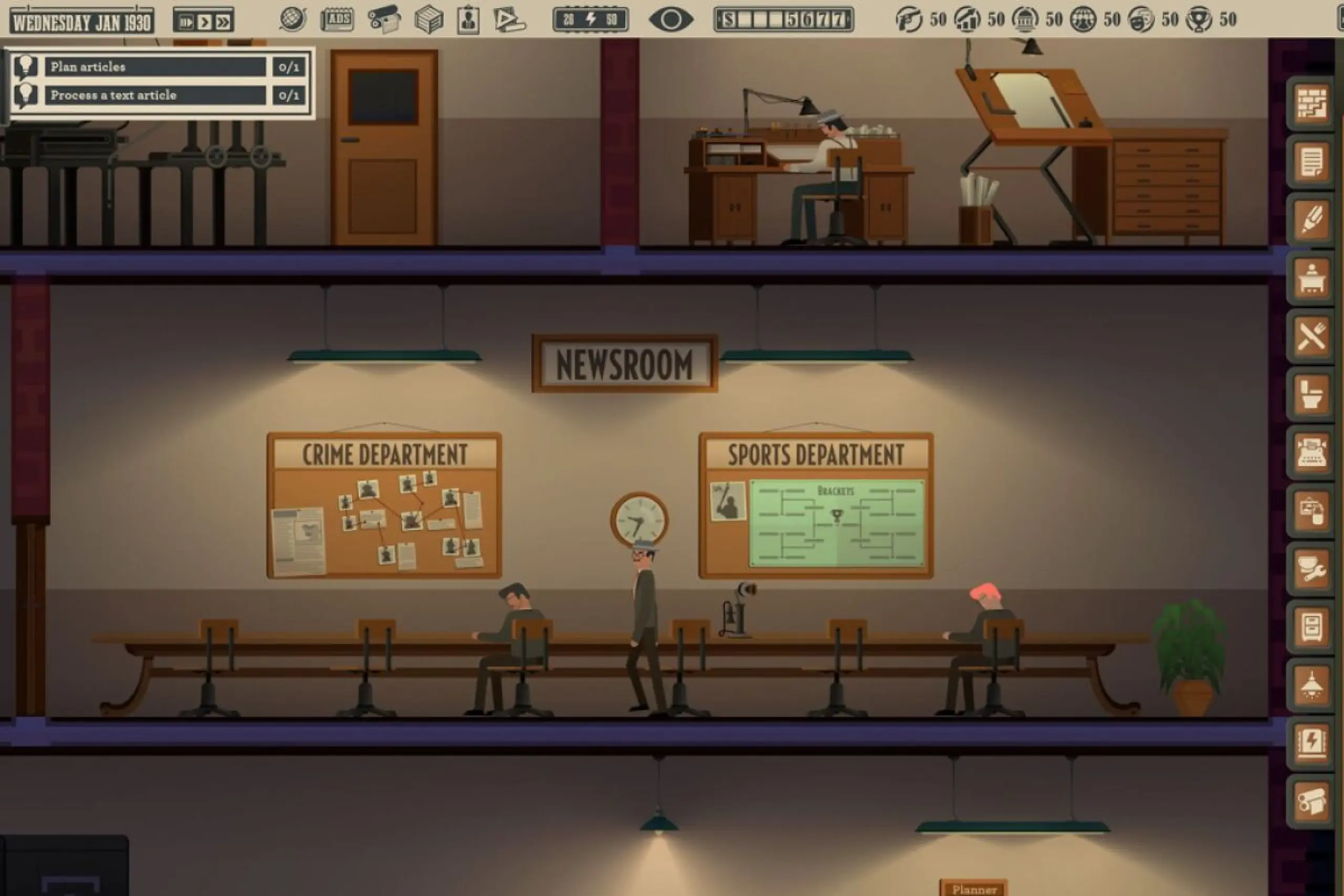Open the fountain pen build category

(1311, 220)
